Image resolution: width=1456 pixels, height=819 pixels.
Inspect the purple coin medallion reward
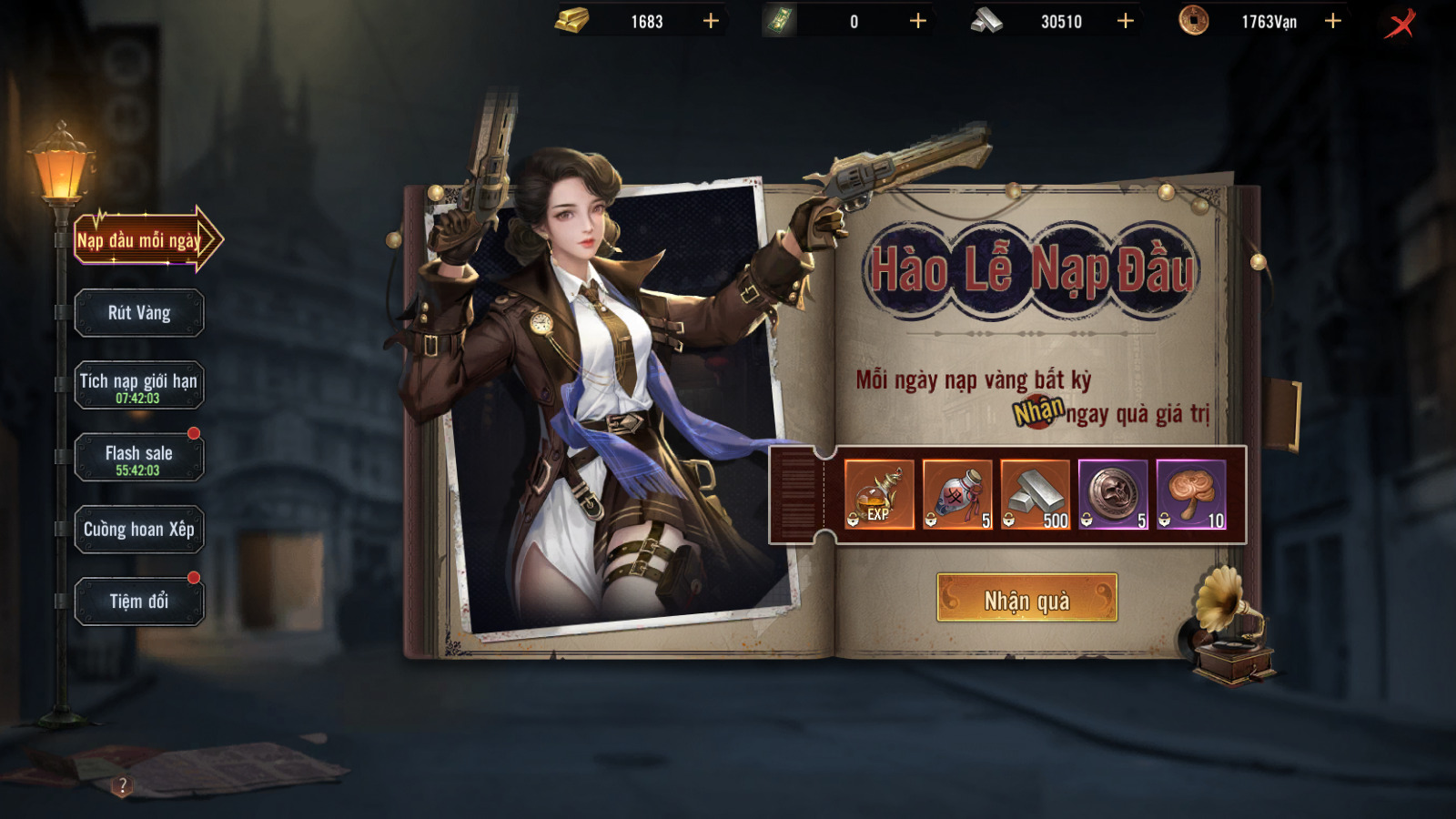click(x=1113, y=494)
